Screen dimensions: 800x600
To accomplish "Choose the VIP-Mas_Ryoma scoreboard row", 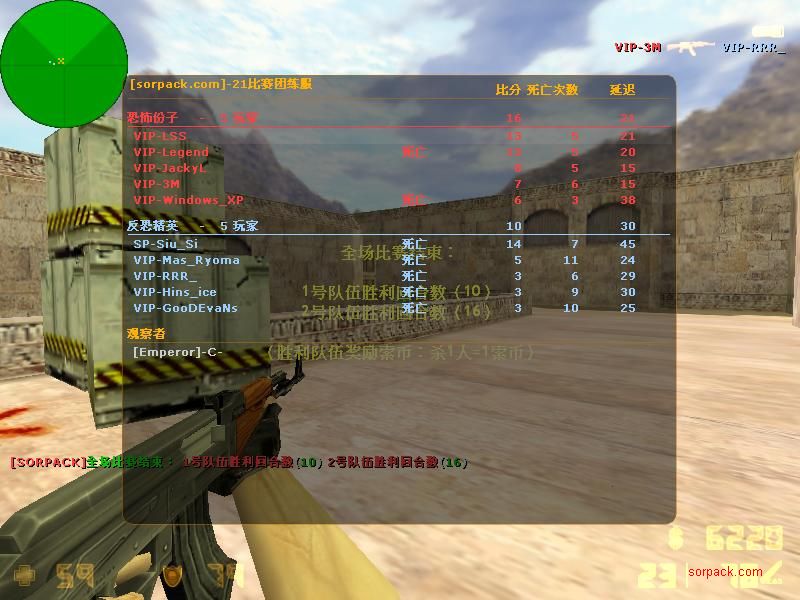I will (x=186, y=260).
